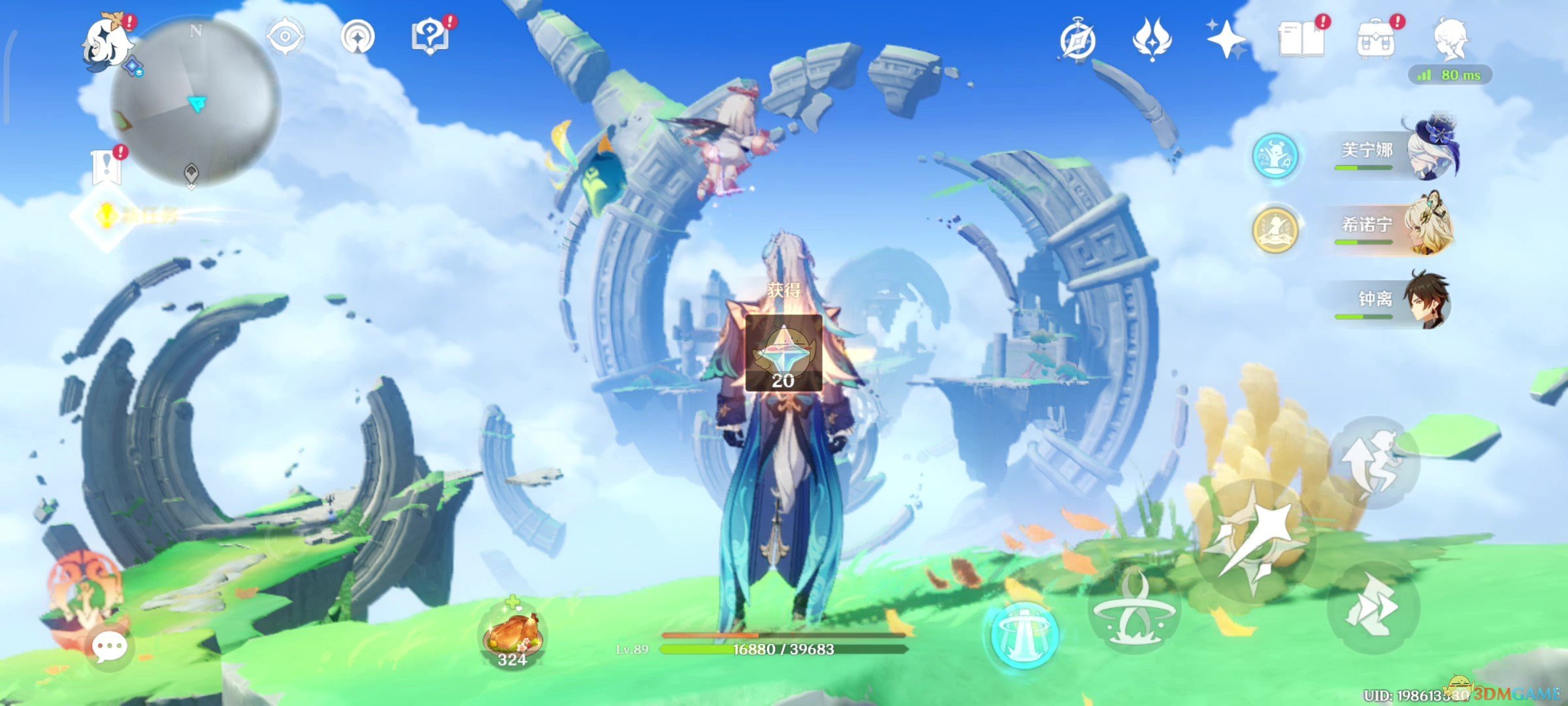Open the battle pass wings icon
This screenshot has height=706, width=1568.
(x=1152, y=39)
